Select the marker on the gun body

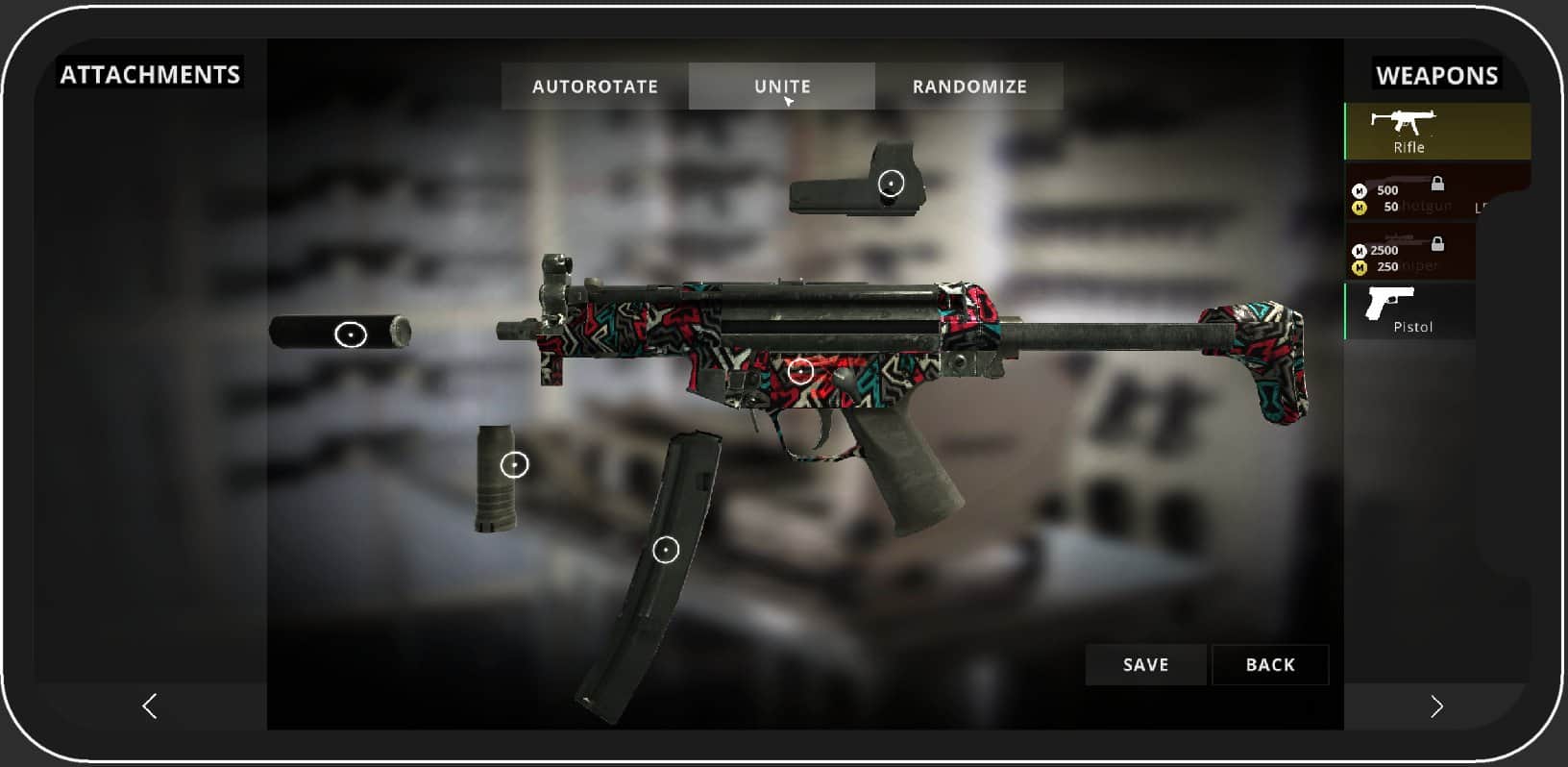800,371
